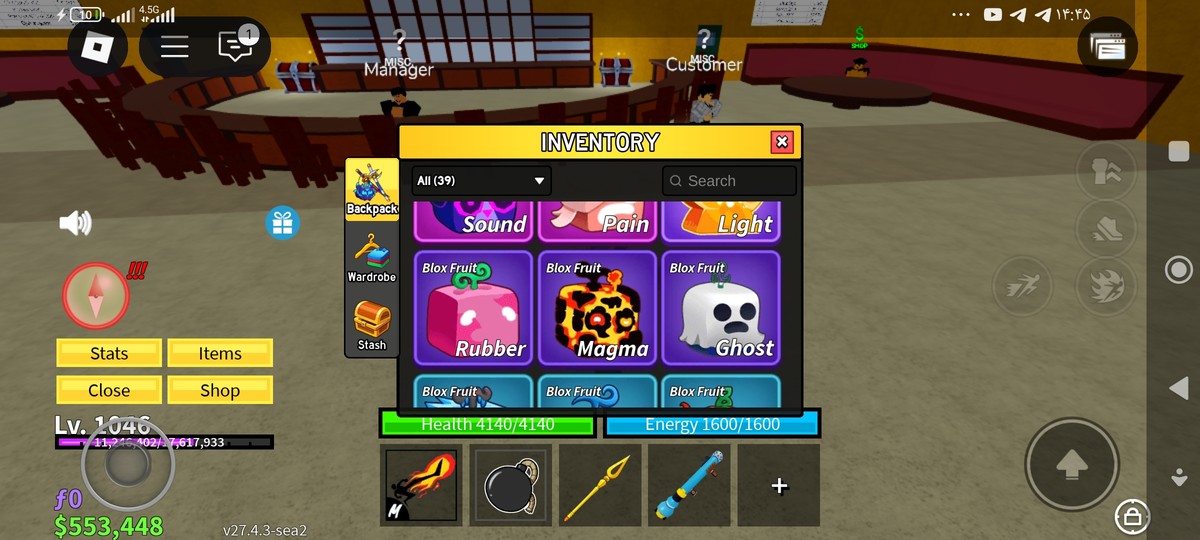Image resolution: width=1200 pixels, height=540 pixels.
Task: Tap the jump arrow button
Action: click(1071, 464)
